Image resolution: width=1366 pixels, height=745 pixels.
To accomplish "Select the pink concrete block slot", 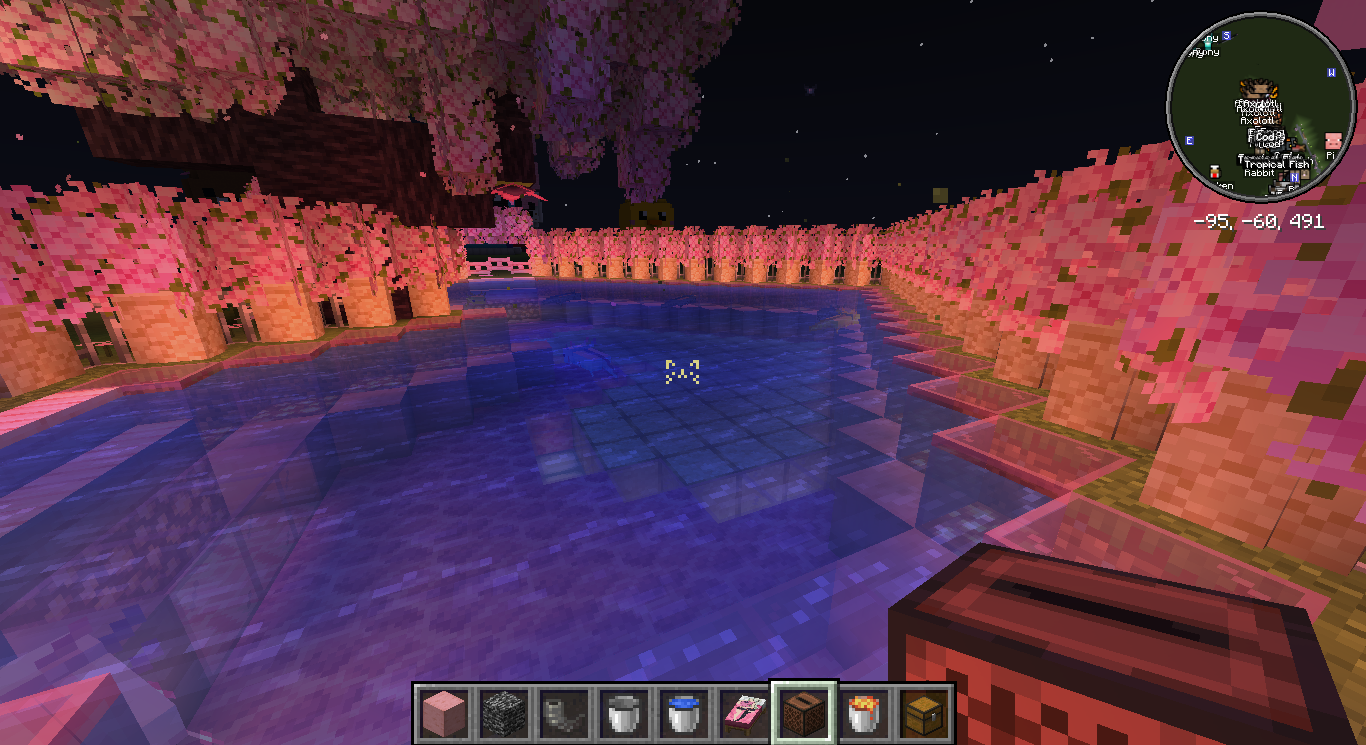I will [442, 715].
